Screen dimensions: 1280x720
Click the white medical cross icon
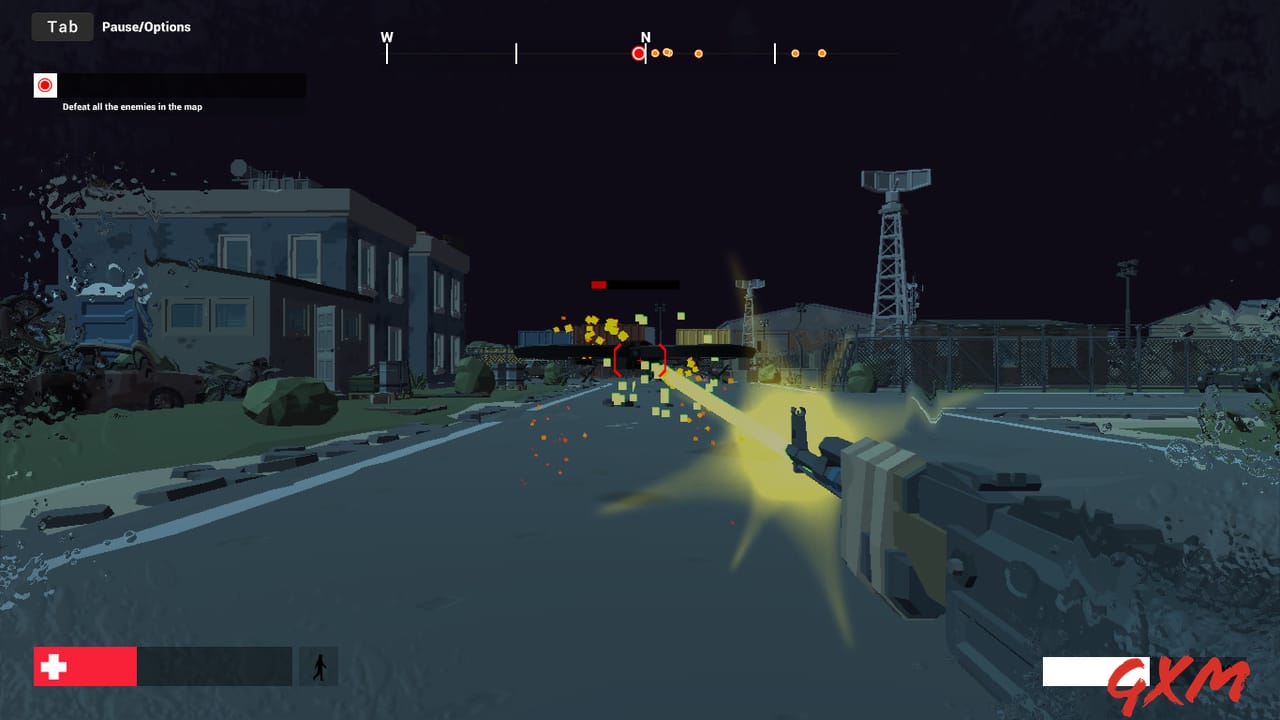55,665
